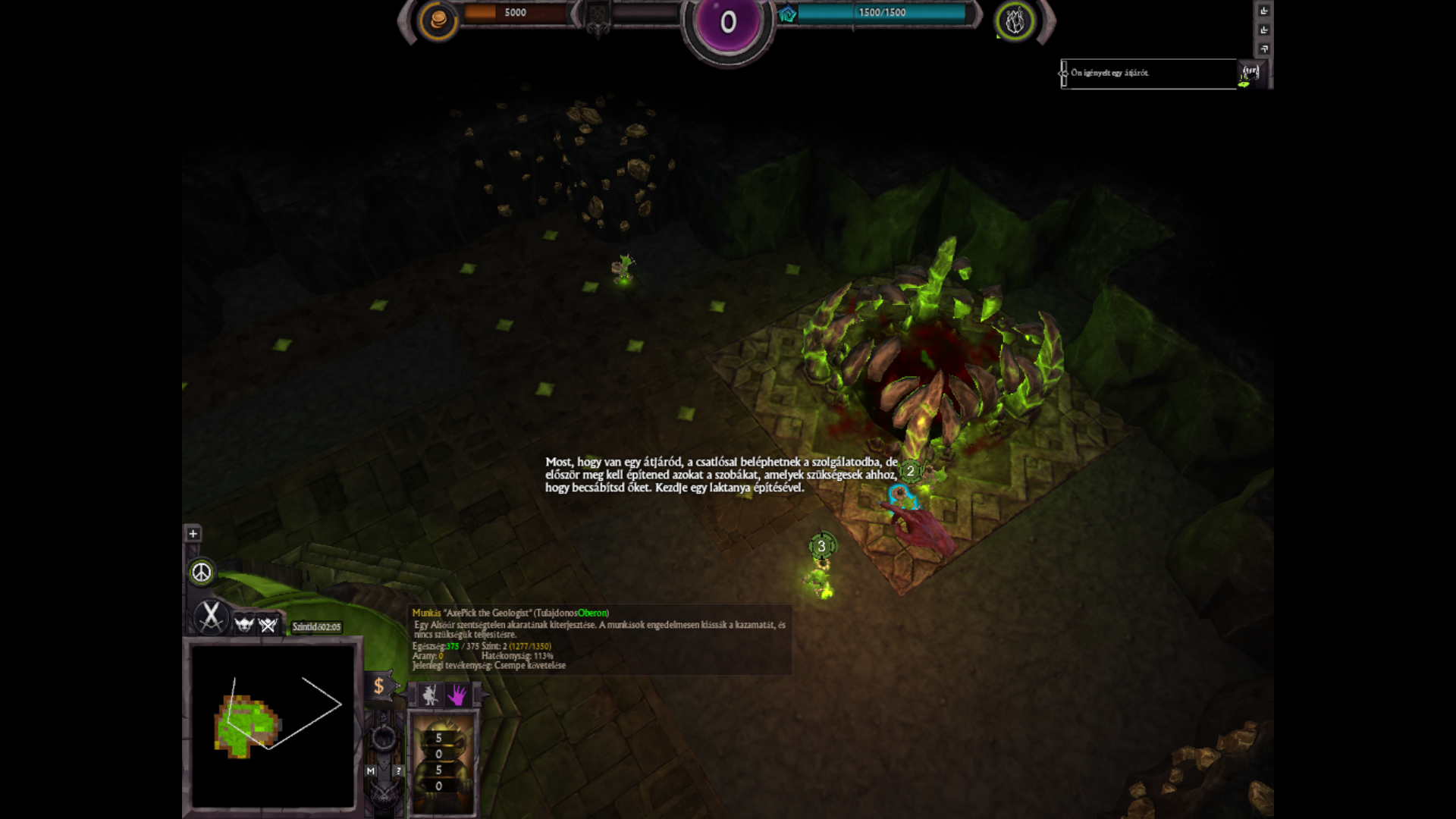The image size is (1456, 819).
Task: Open help with the question mark button
Action: [x=398, y=771]
